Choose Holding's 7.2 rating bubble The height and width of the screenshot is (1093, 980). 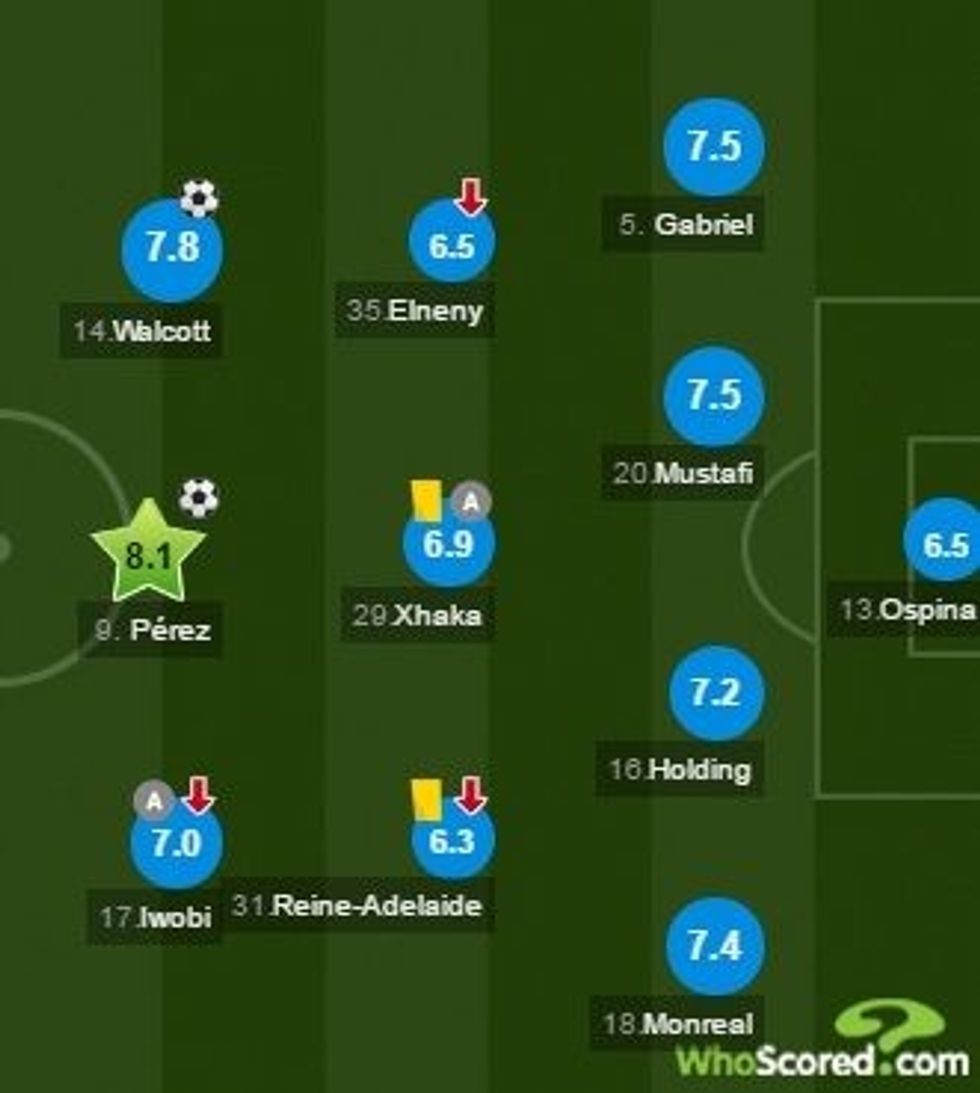[x=715, y=693]
